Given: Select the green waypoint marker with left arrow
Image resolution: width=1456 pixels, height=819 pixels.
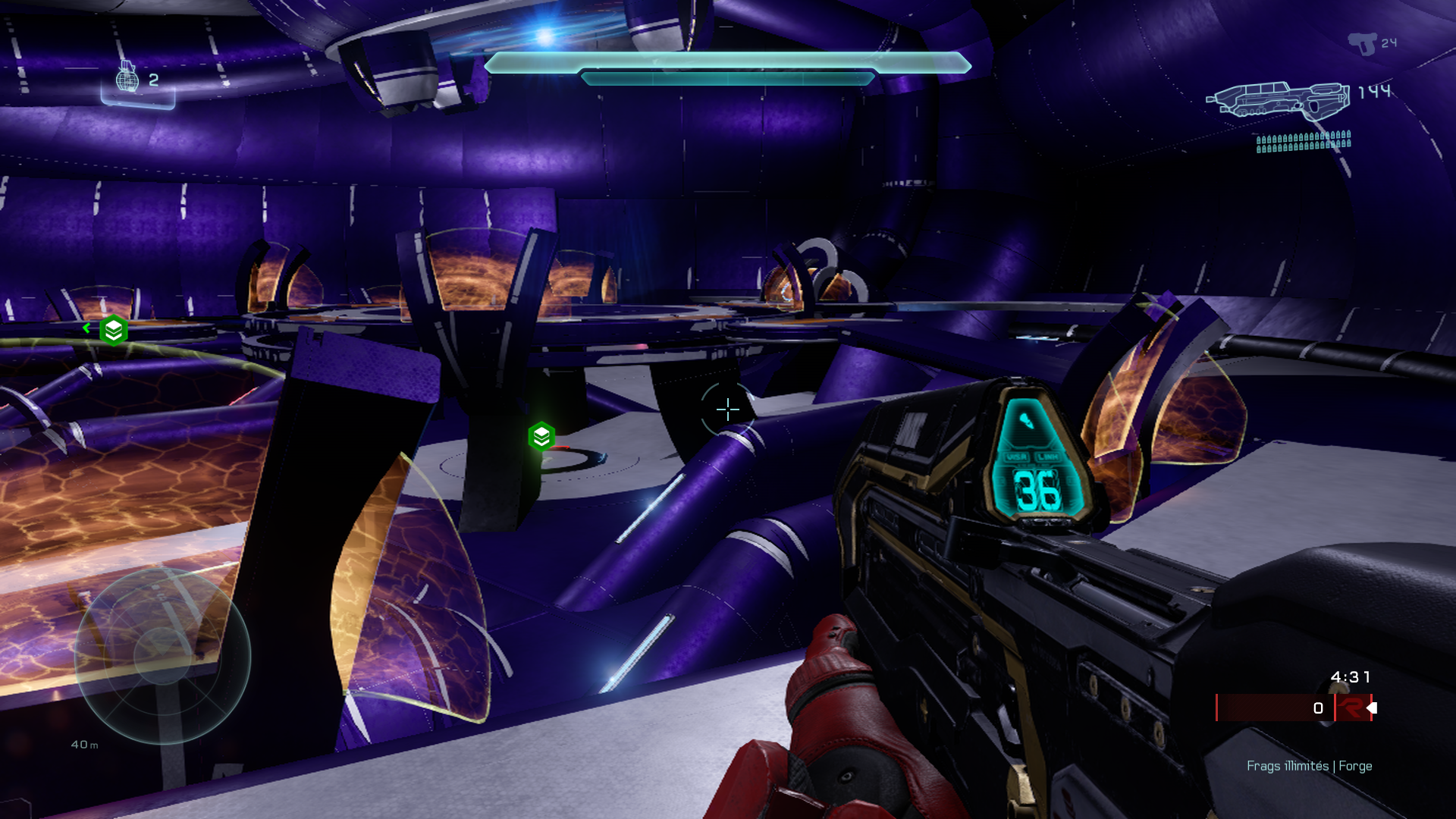Looking at the screenshot, I should tap(113, 330).
